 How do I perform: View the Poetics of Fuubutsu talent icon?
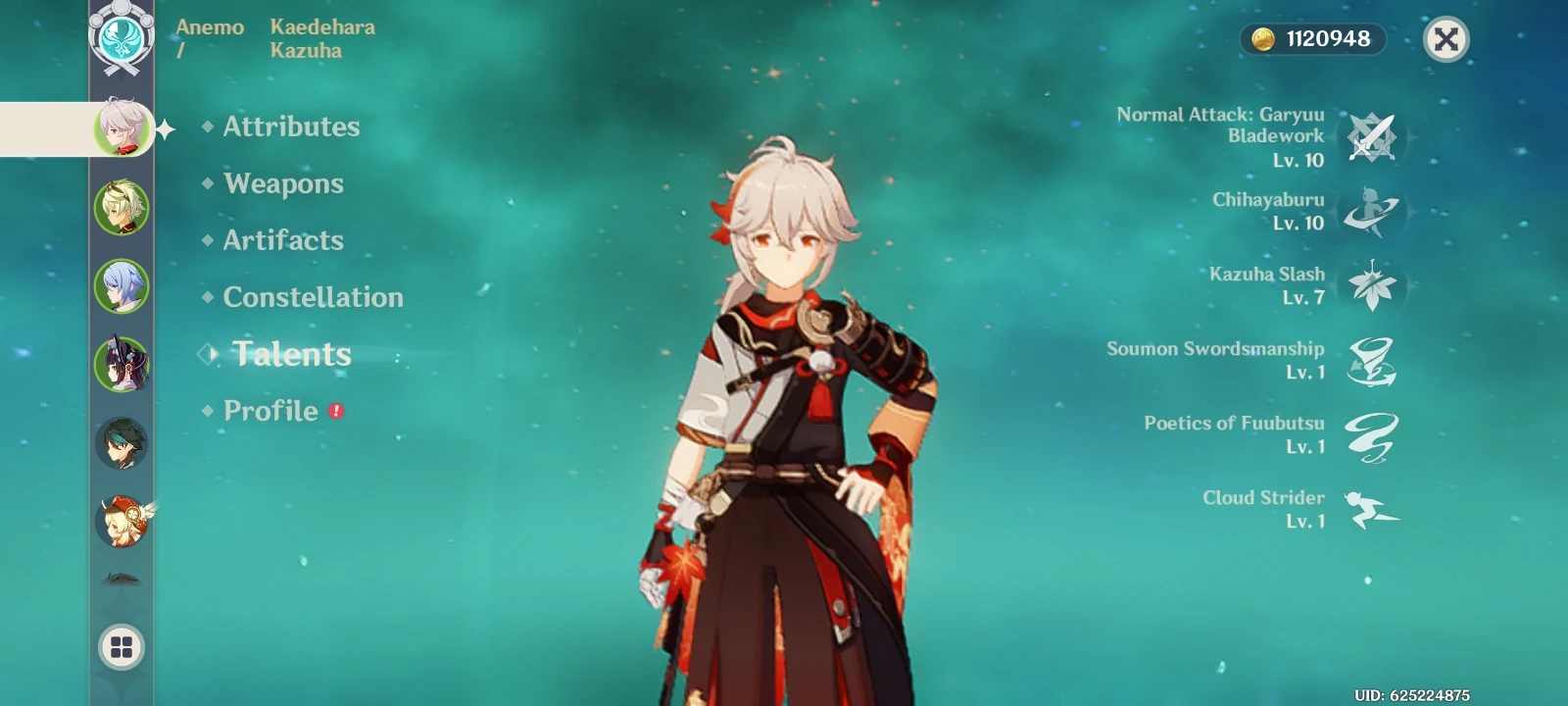1372,434
